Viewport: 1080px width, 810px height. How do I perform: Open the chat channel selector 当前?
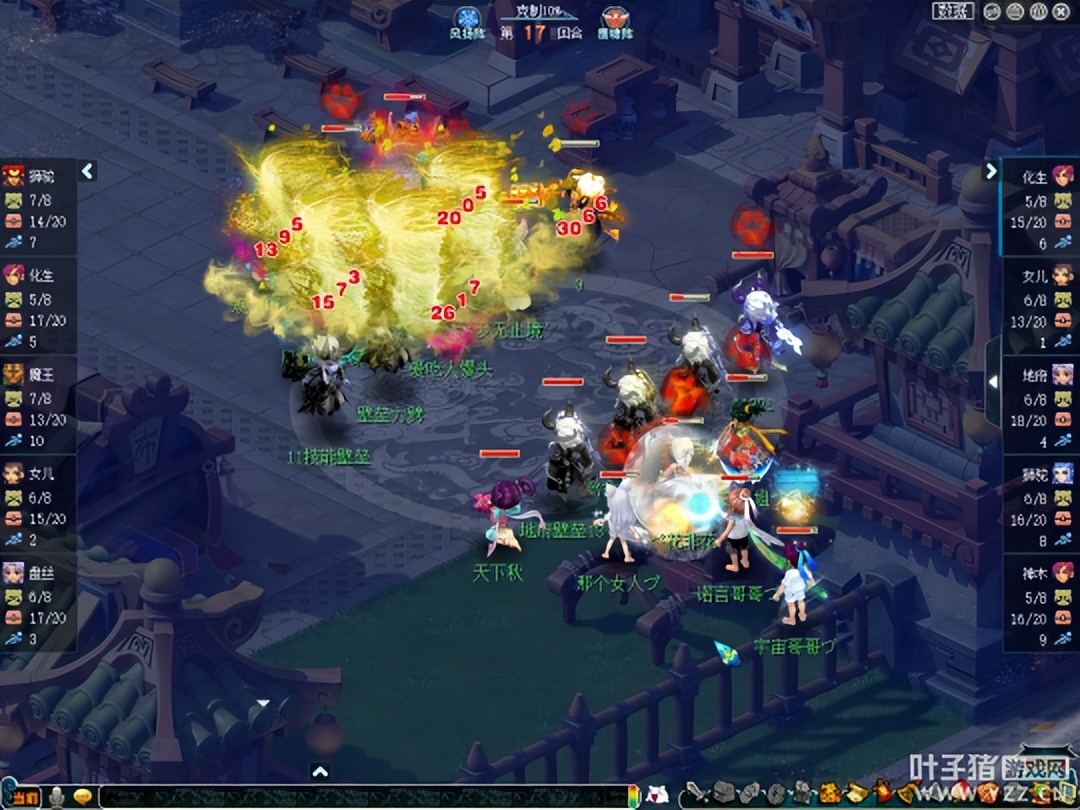25,797
